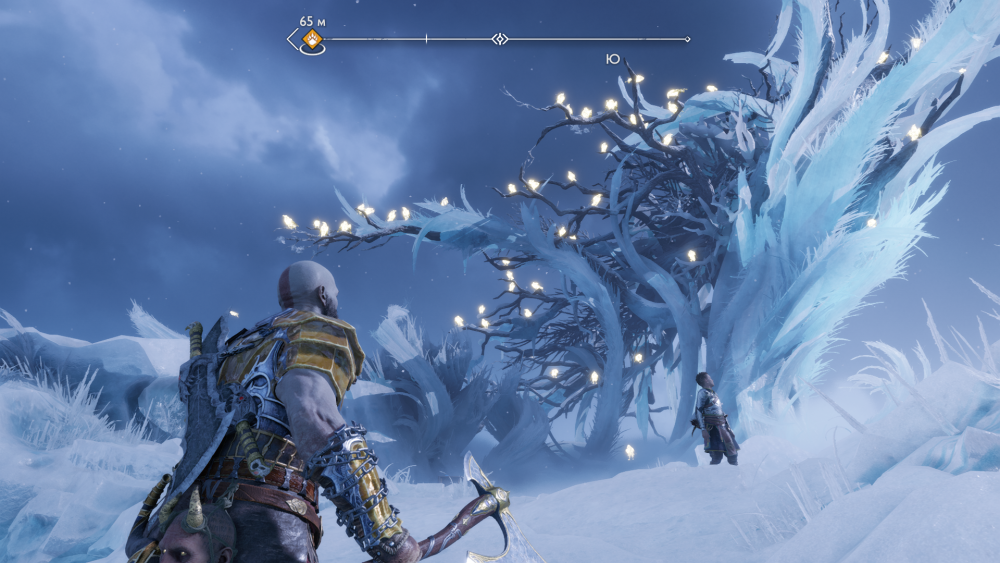Click the diamond marker on the compass bar
This screenshot has width=1000, height=563.
point(500,39)
